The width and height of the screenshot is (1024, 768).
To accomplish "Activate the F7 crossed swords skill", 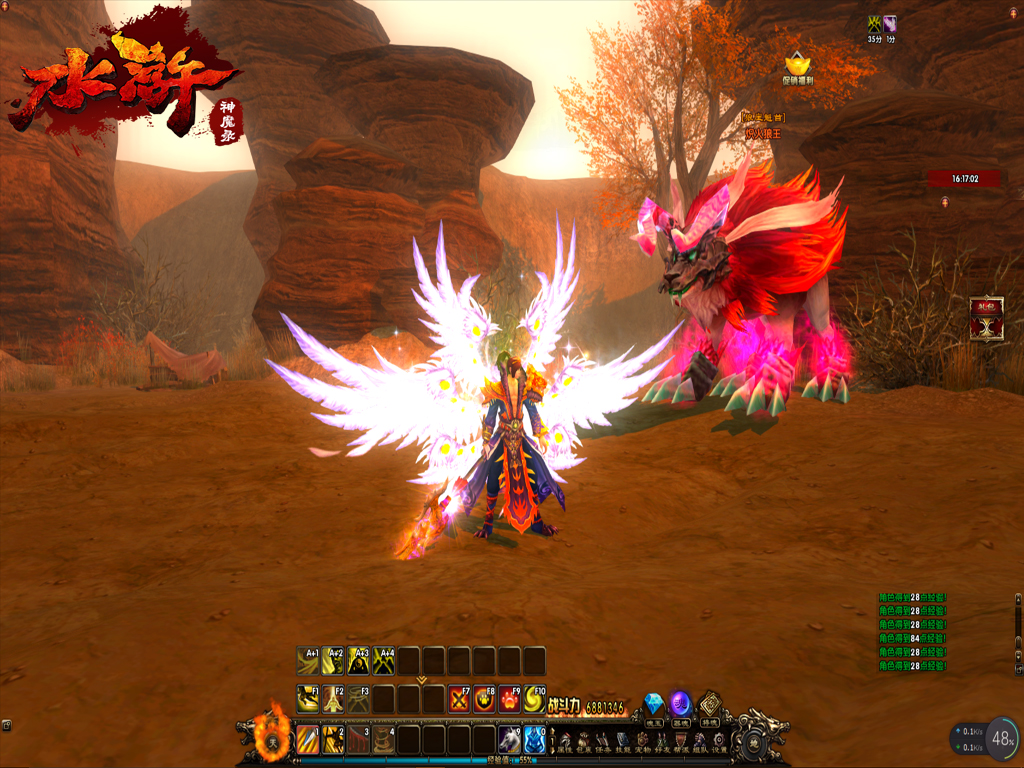I will (x=459, y=698).
